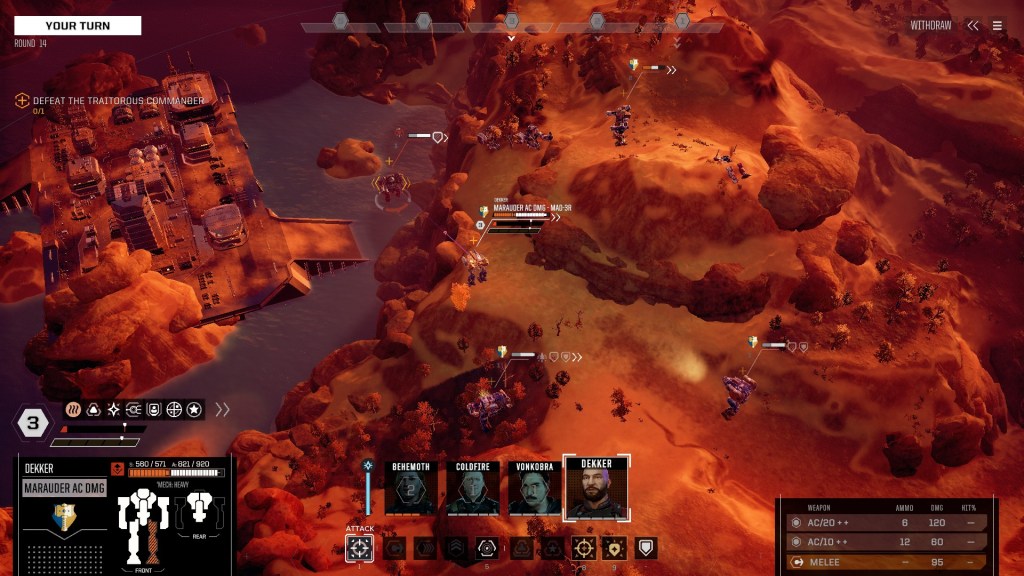This screenshot has height=576, width=1024.
Task: Select pilot Coldfire portrait
Action: coord(472,488)
